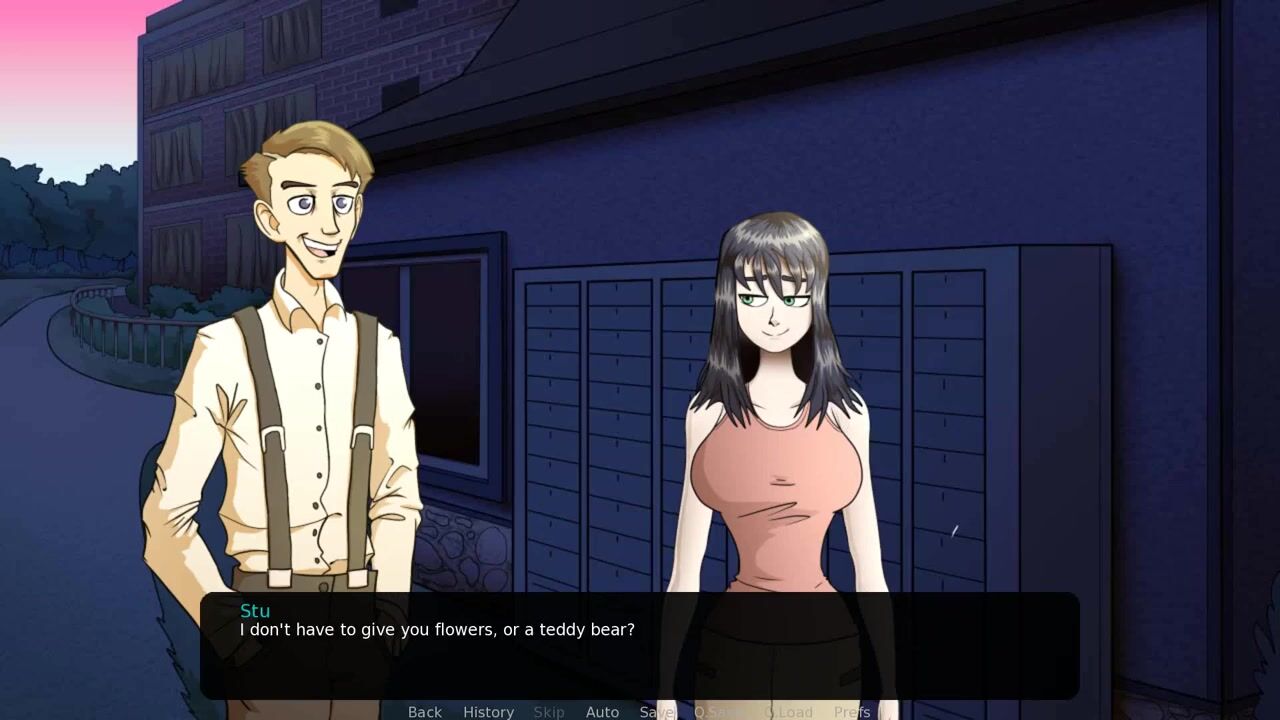Quick save with Q.Save

(x=720, y=711)
